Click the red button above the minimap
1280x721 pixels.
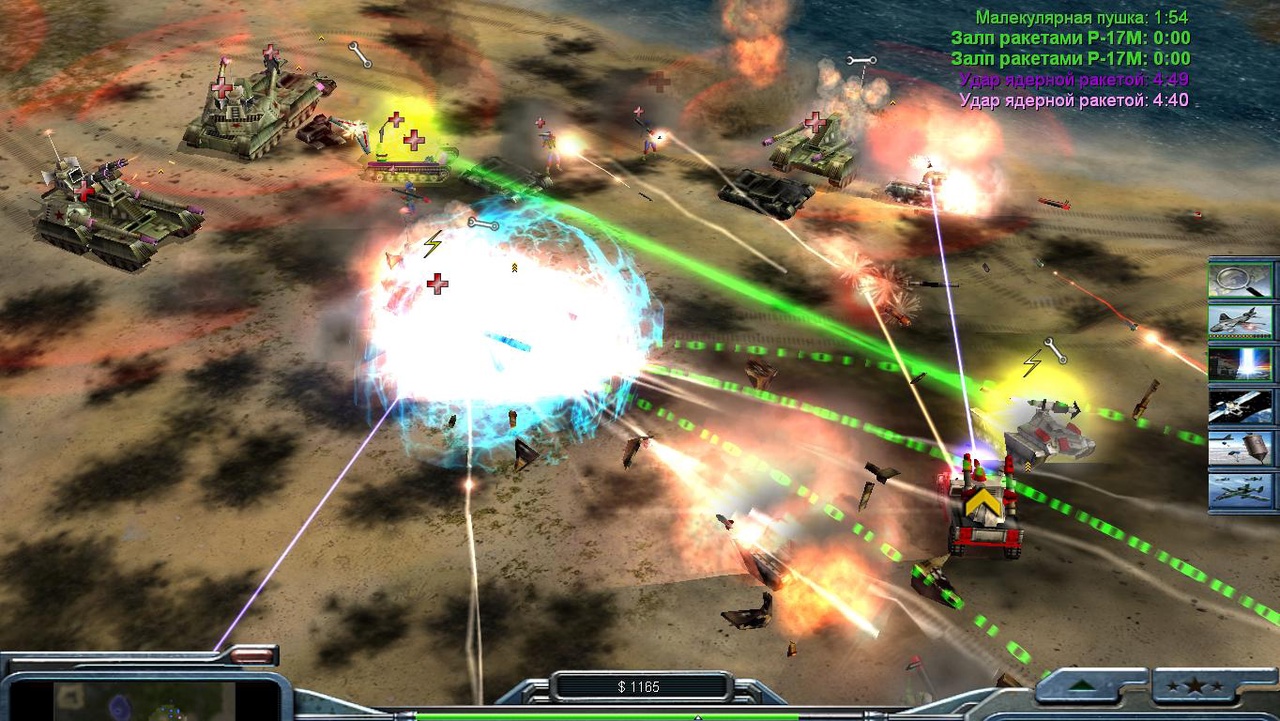pos(255,656)
